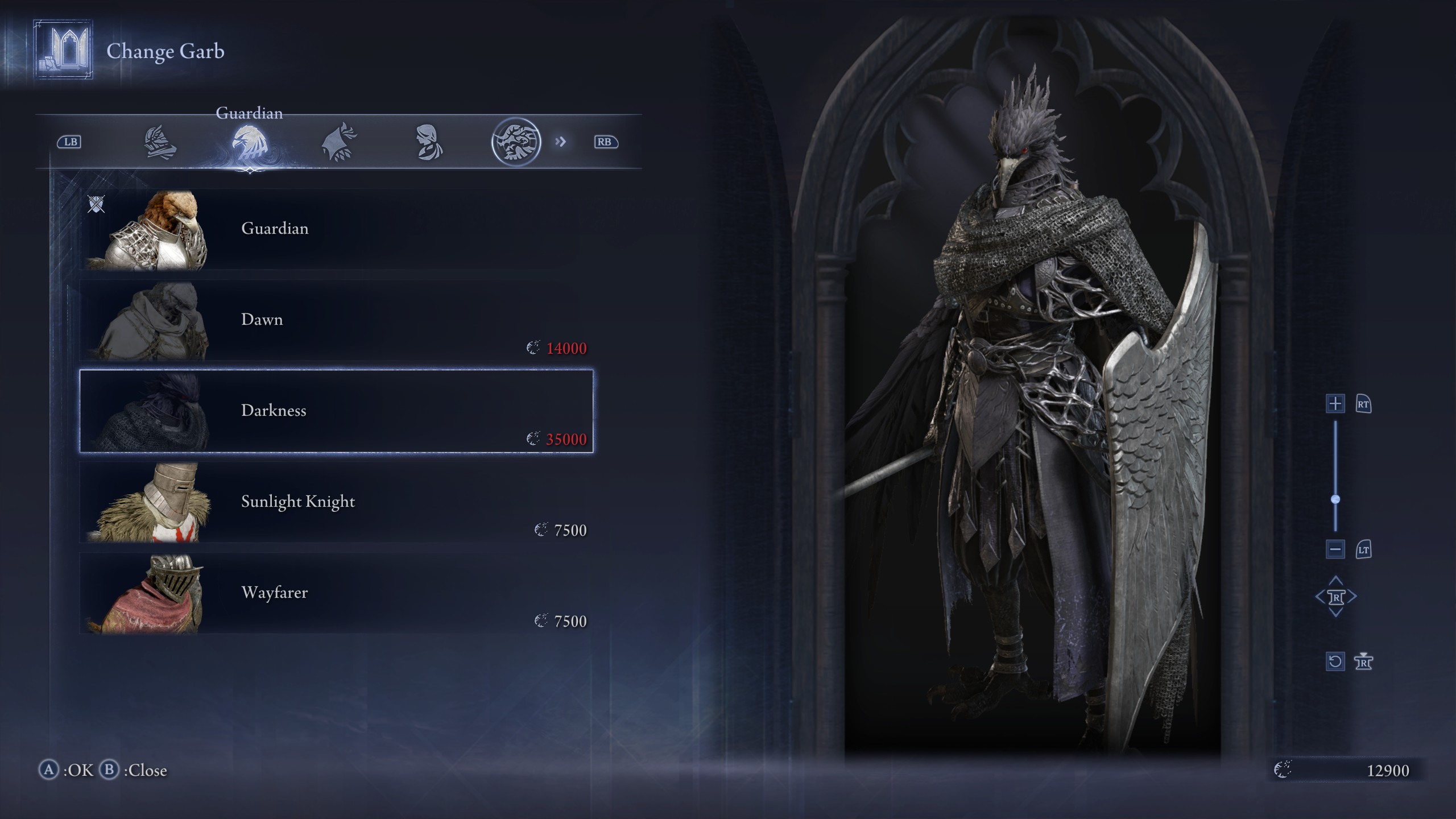
Task: Select the Darkness garb entry in the list
Action: point(337,411)
